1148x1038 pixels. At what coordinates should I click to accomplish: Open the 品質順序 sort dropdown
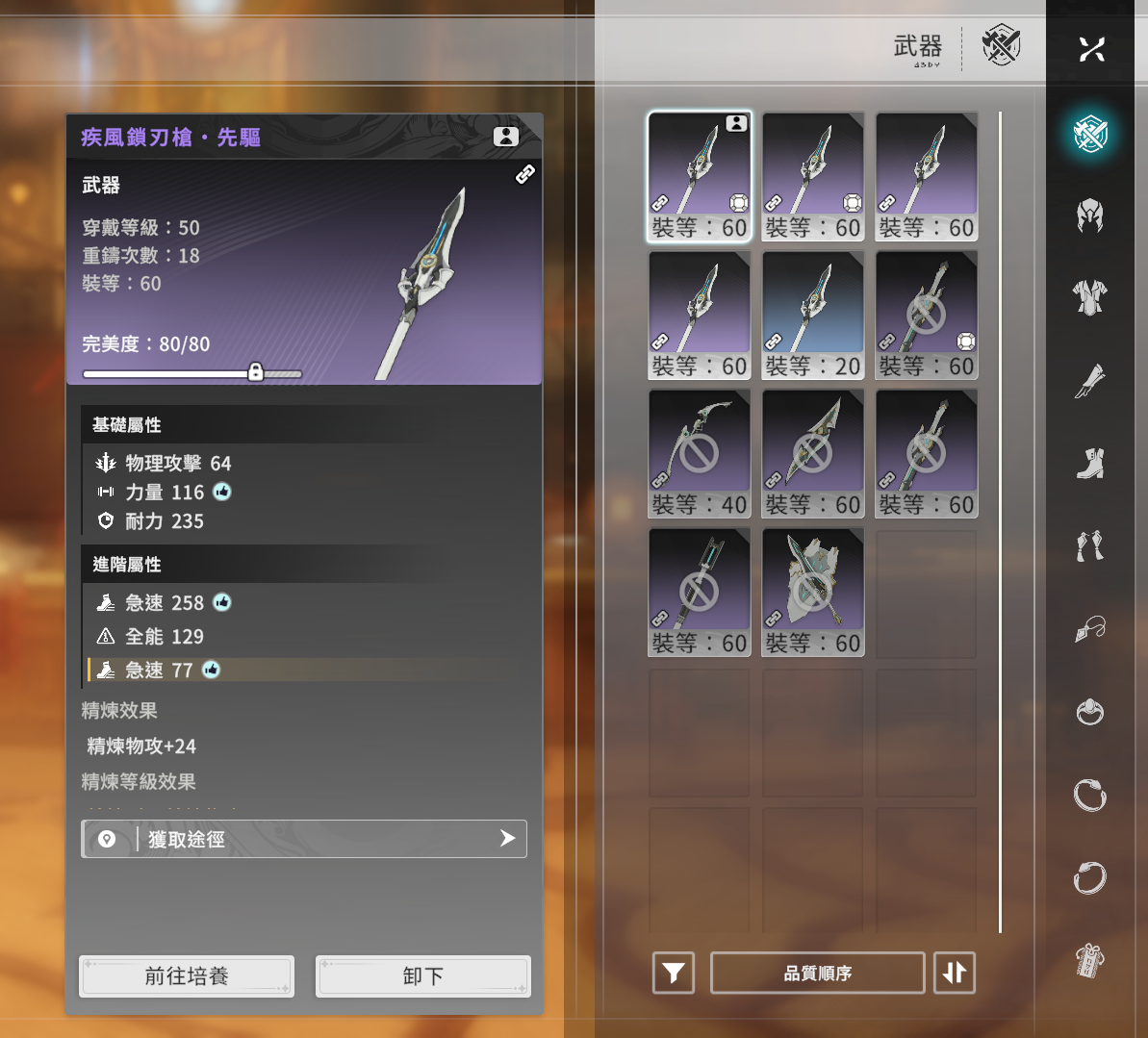[x=818, y=974]
